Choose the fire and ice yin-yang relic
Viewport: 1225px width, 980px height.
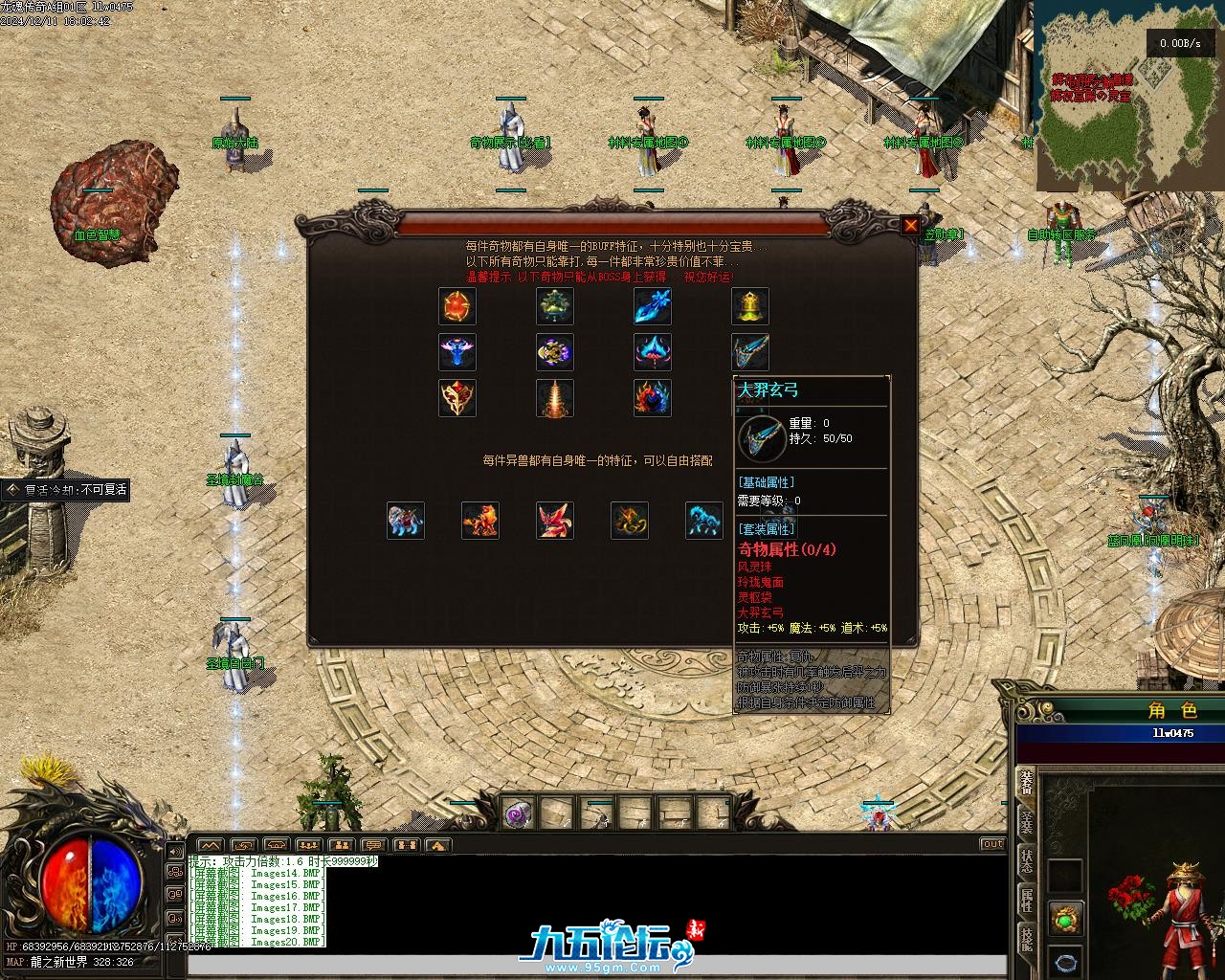(x=653, y=398)
